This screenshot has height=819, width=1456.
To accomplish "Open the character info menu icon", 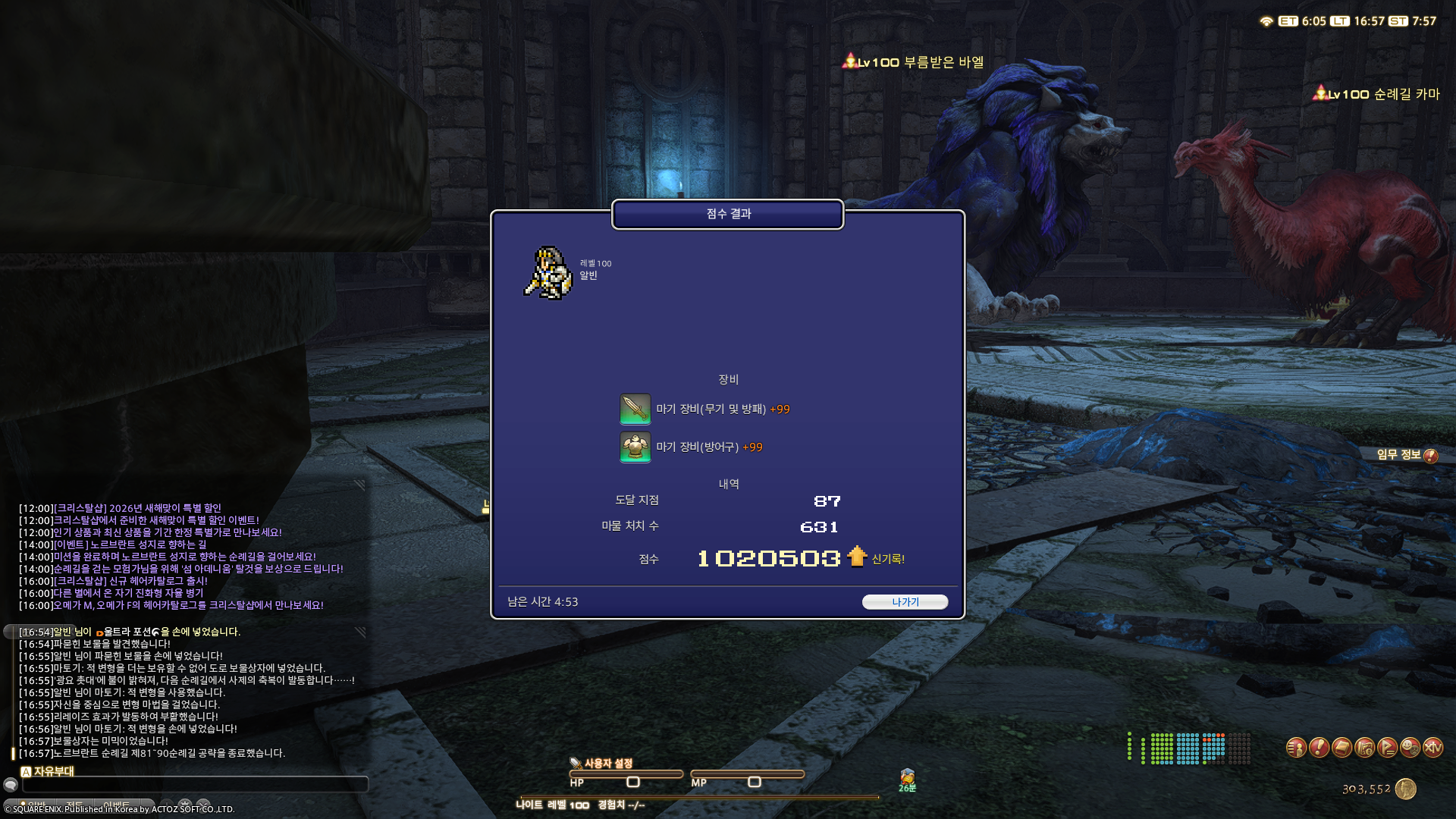I will pyautogui.click(x=1296, y=748).
